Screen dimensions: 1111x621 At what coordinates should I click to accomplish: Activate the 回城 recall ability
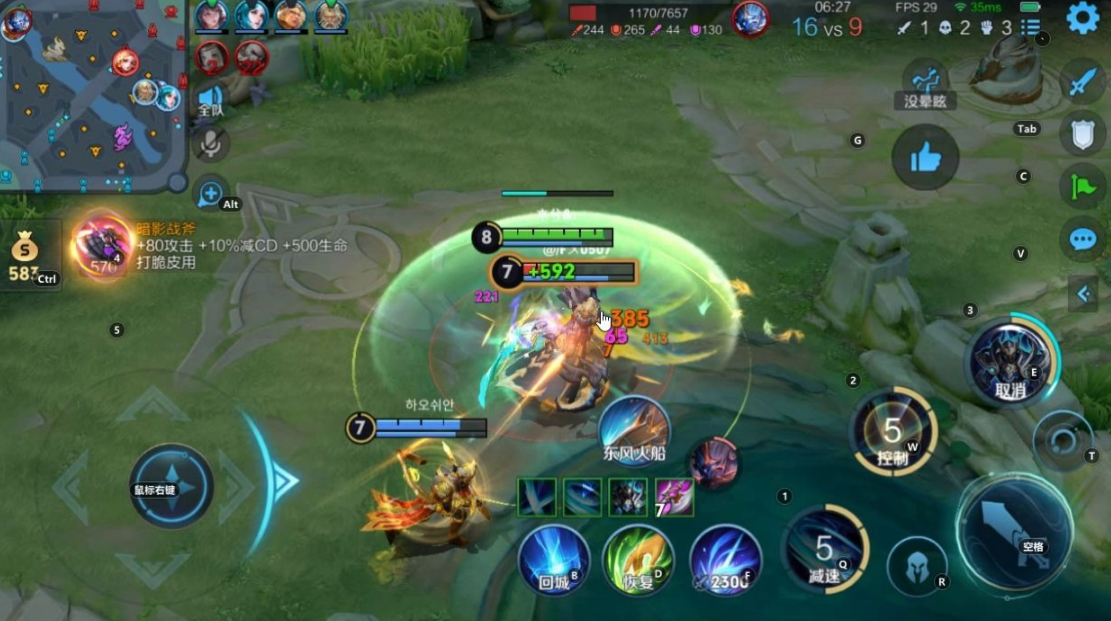pos(553,559)
